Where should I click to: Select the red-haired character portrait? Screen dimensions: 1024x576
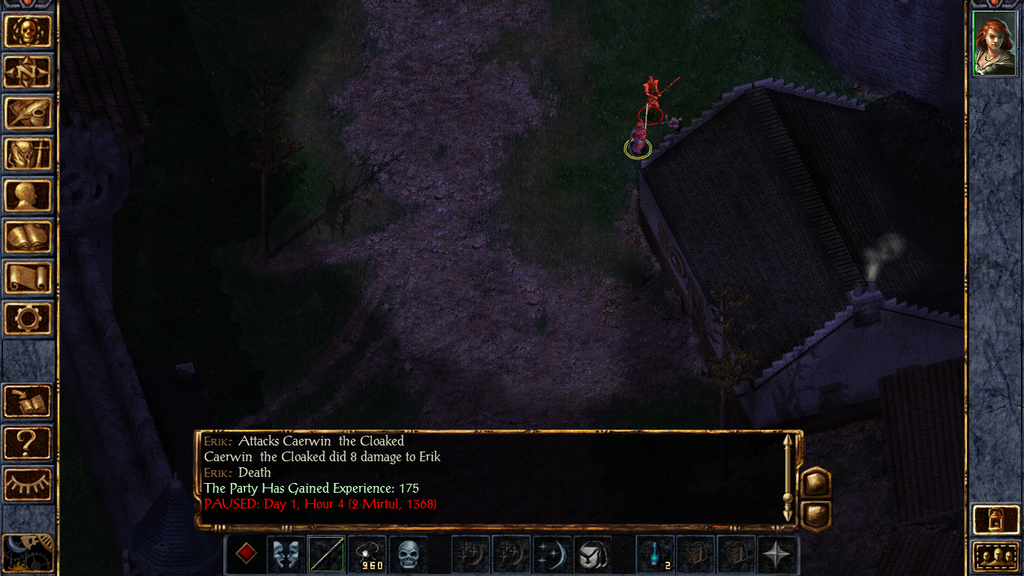pos(994,47)
